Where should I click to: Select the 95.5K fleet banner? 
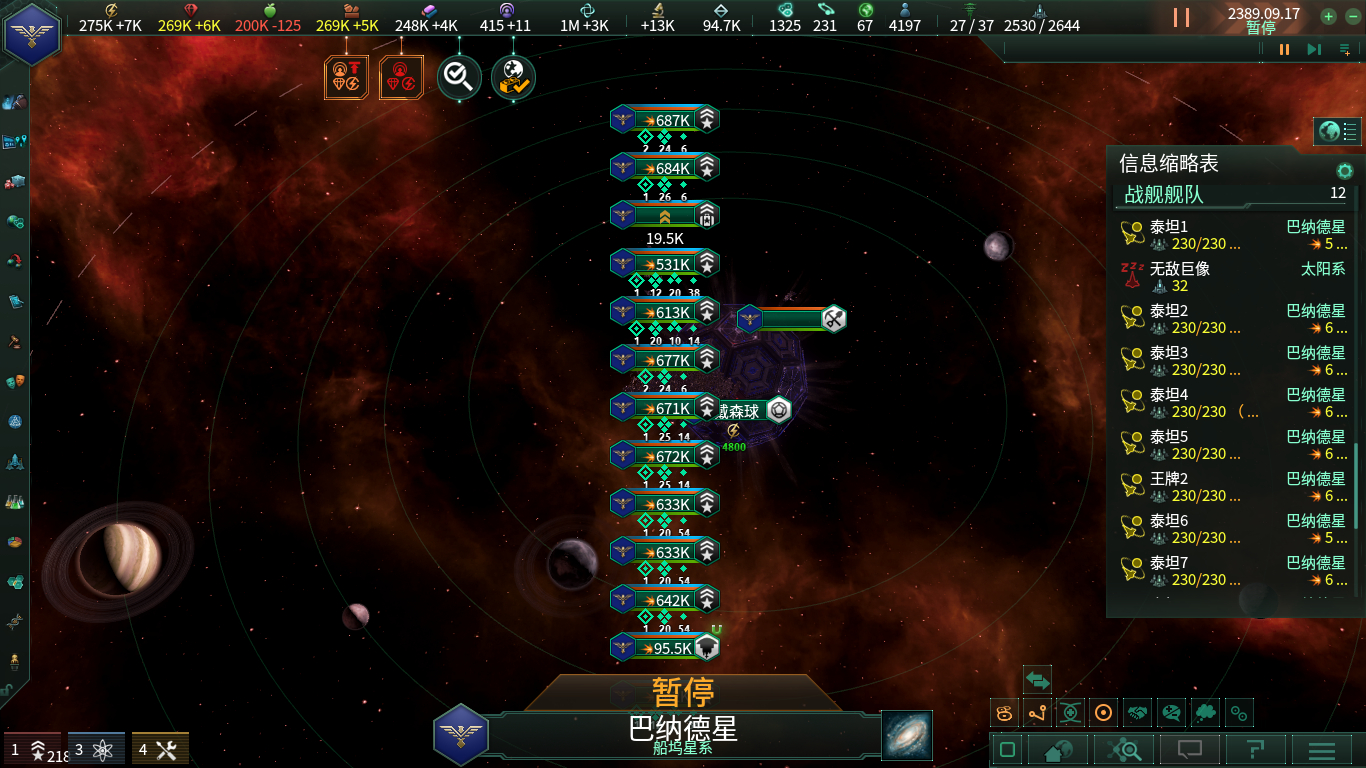tap(664, 648)
